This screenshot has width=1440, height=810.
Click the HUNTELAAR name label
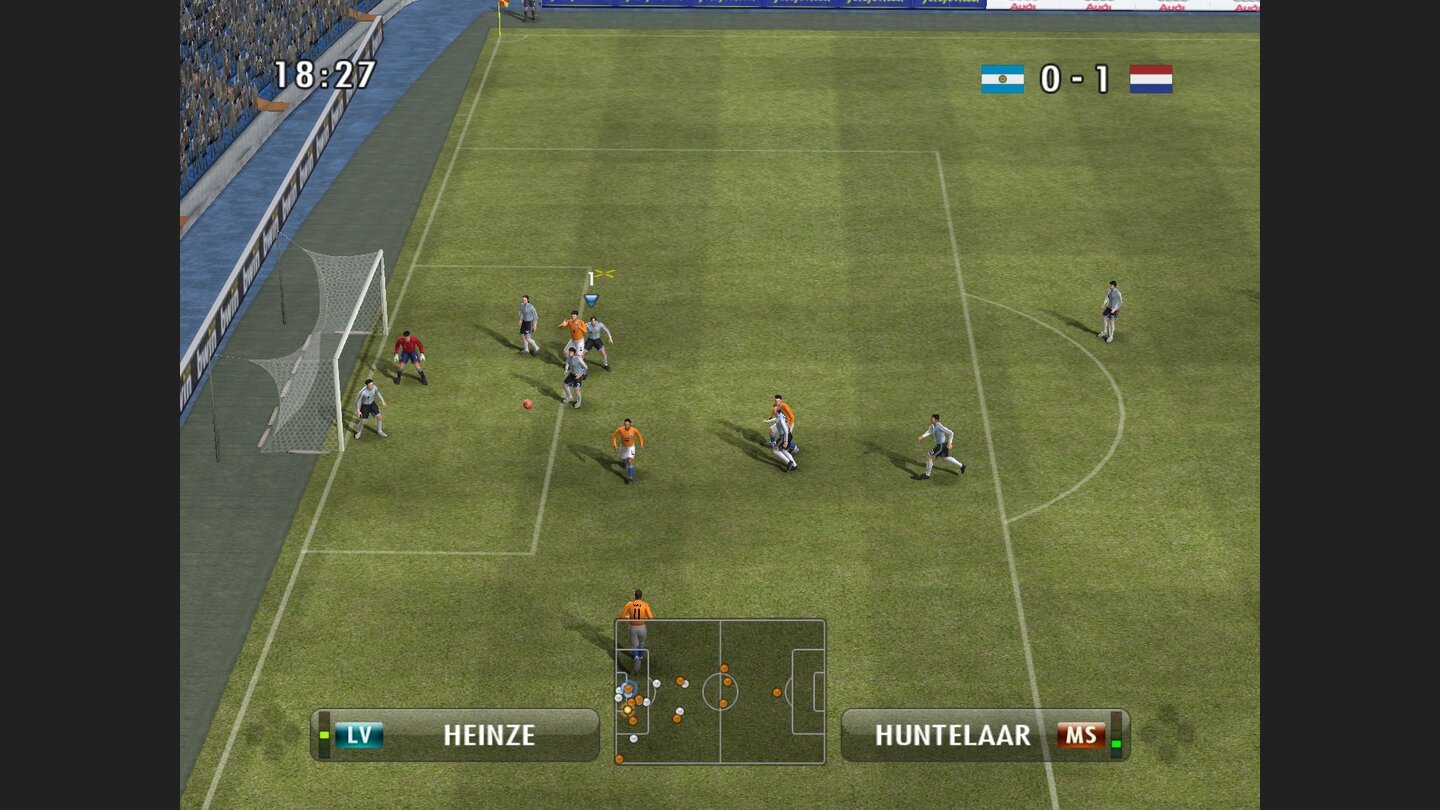[952, 735]
